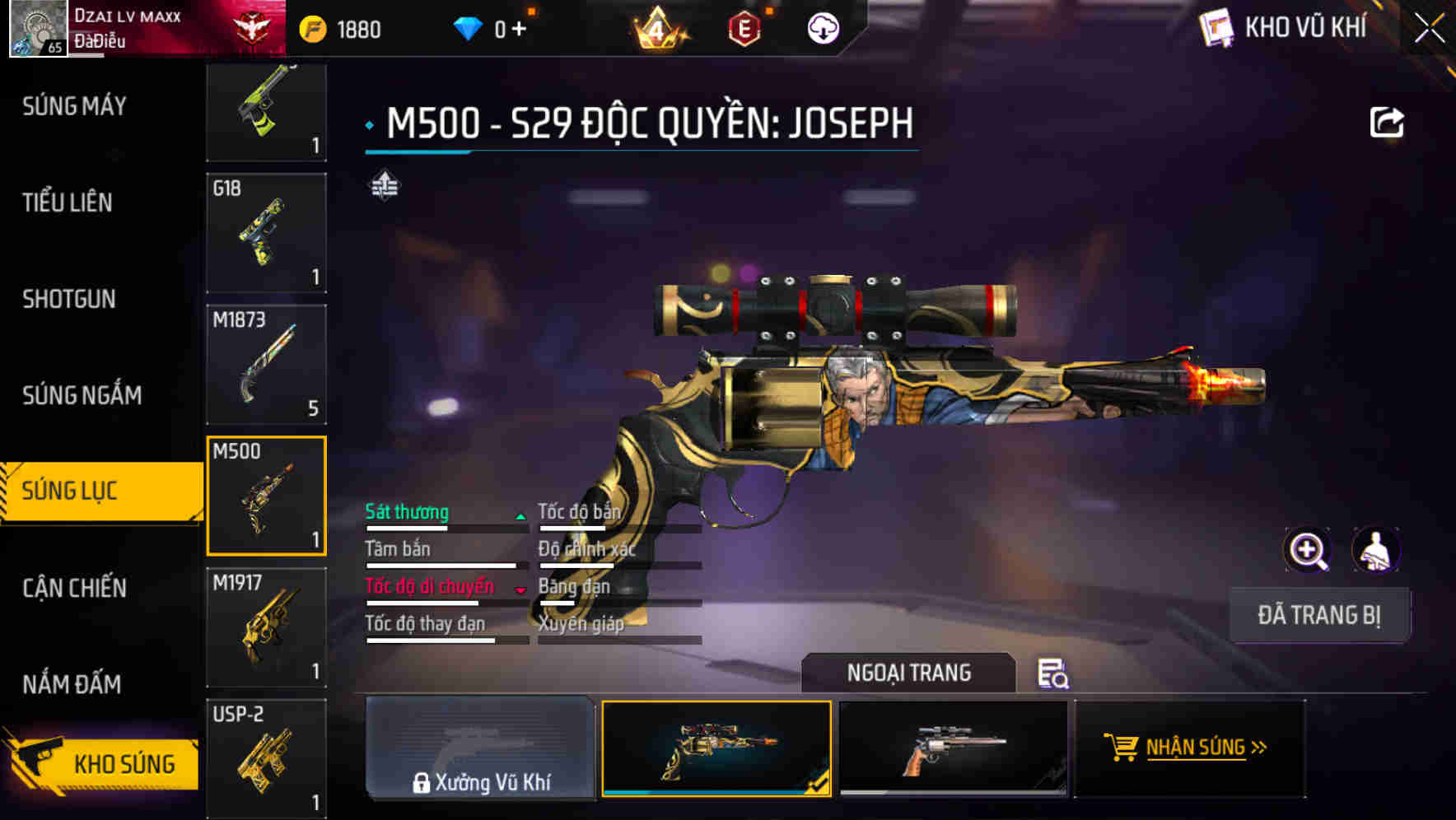This screenshot has width=1456, height=820.
Task: Open the KHO VŨ KHÍ book icon
Action: (1215, 26)
